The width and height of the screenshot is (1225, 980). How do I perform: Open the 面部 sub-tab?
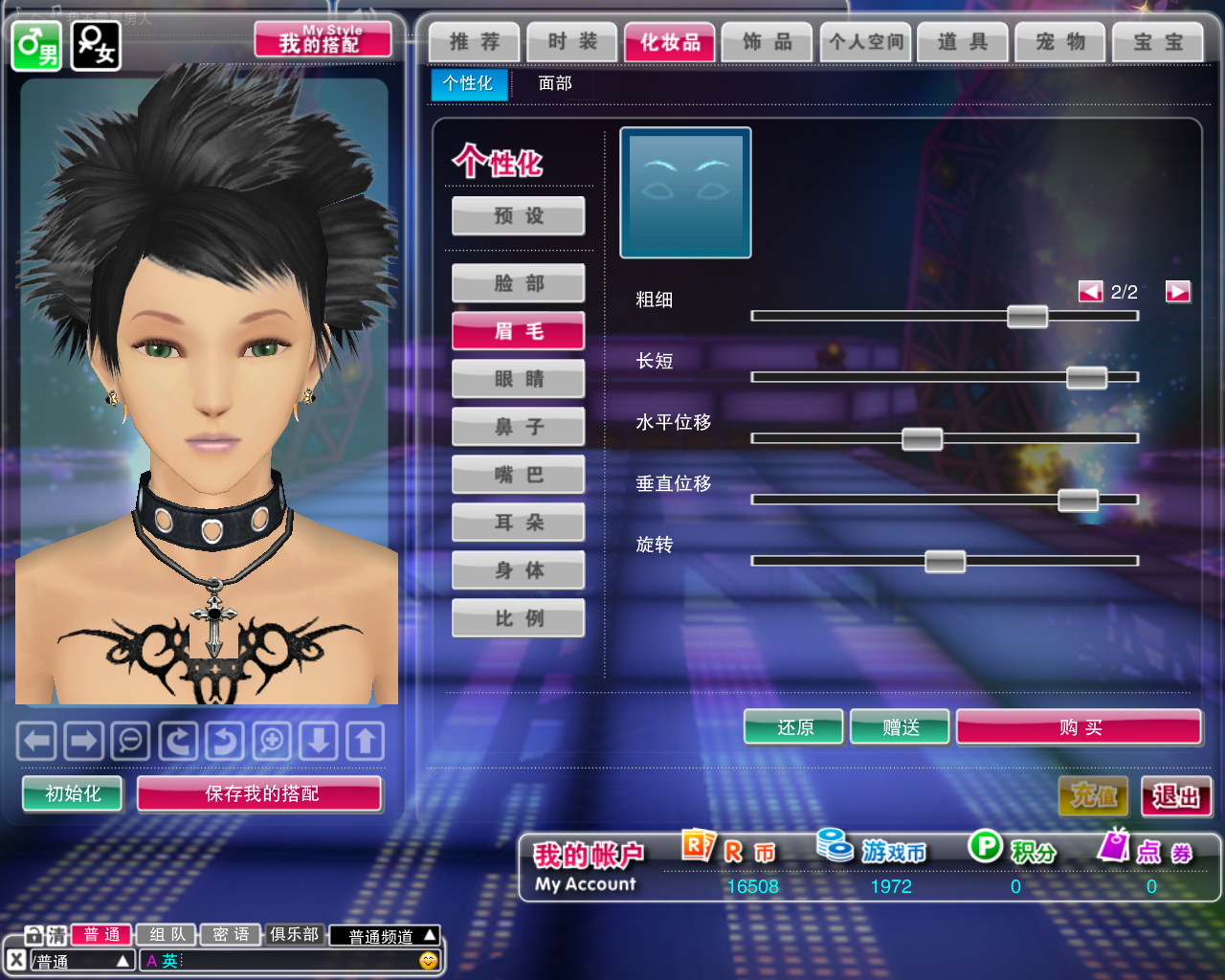pos(555,83)
